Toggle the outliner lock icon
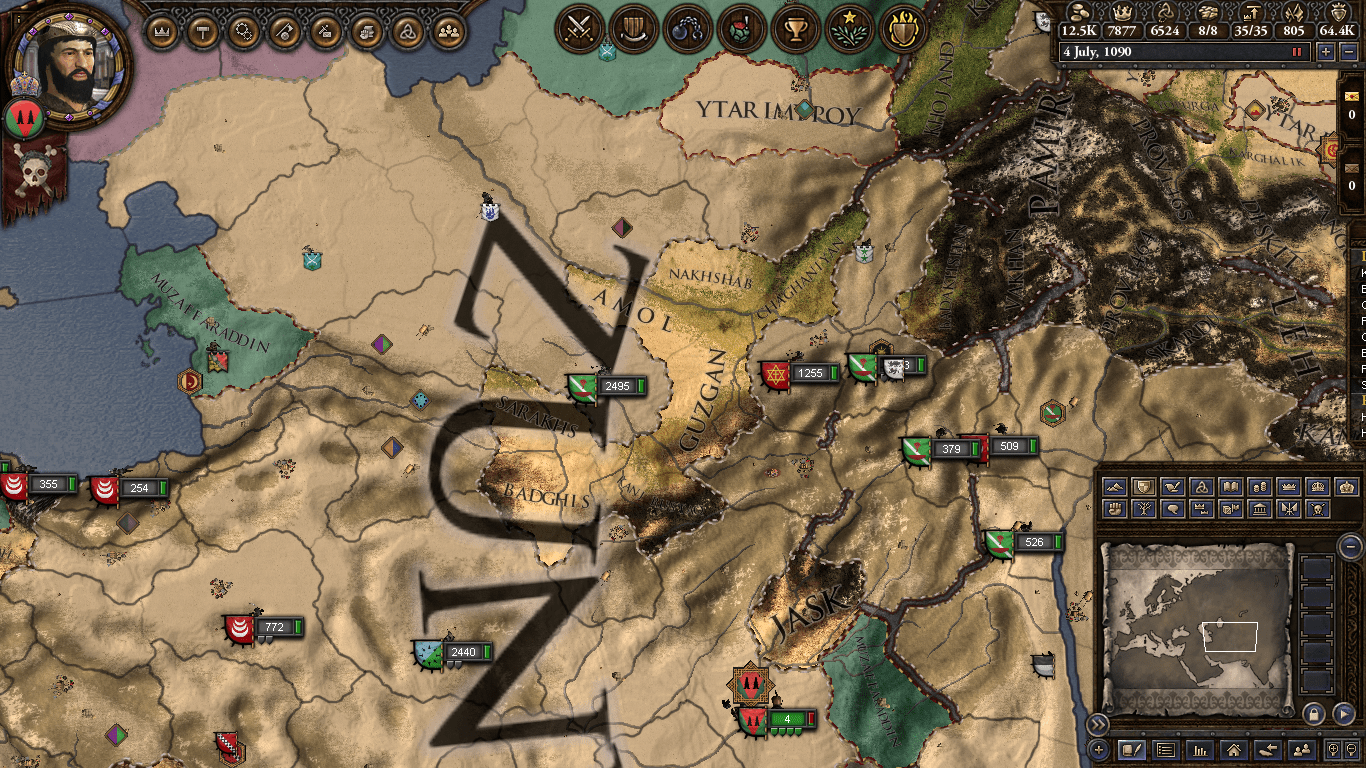1366x768 pixels. pyautogui.click(x=1313, y=713)
